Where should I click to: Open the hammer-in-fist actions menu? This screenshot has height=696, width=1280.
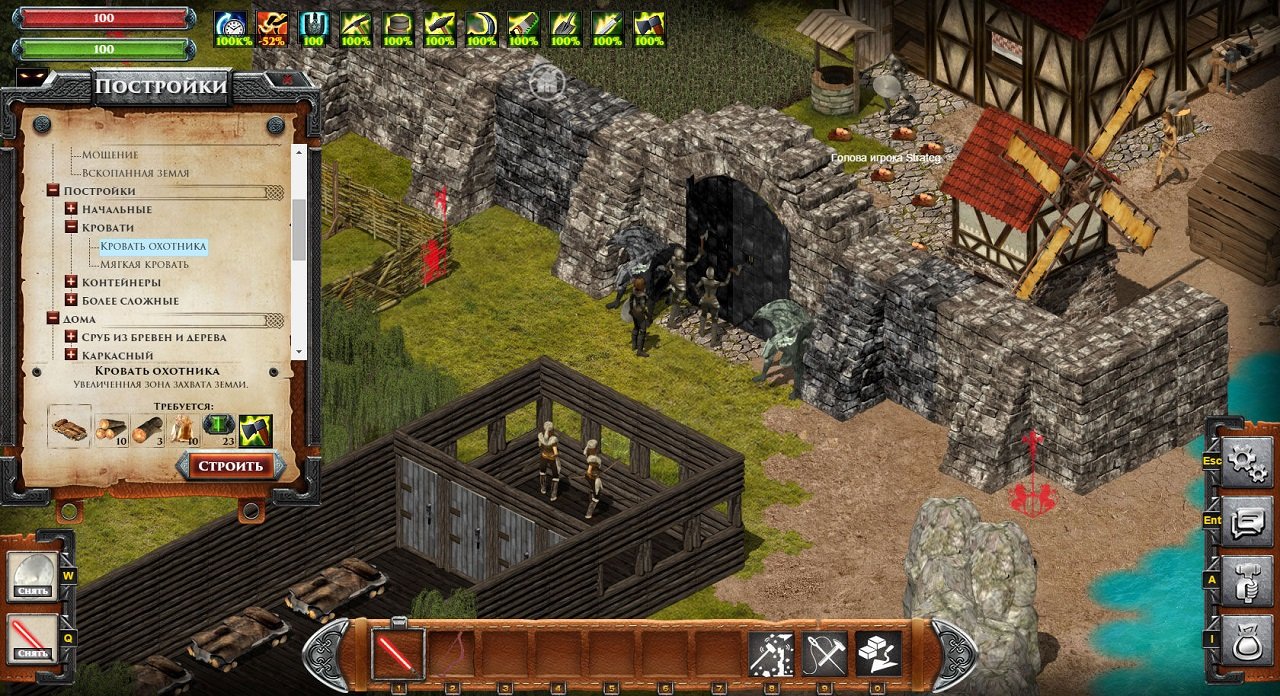pos(1246,583)
